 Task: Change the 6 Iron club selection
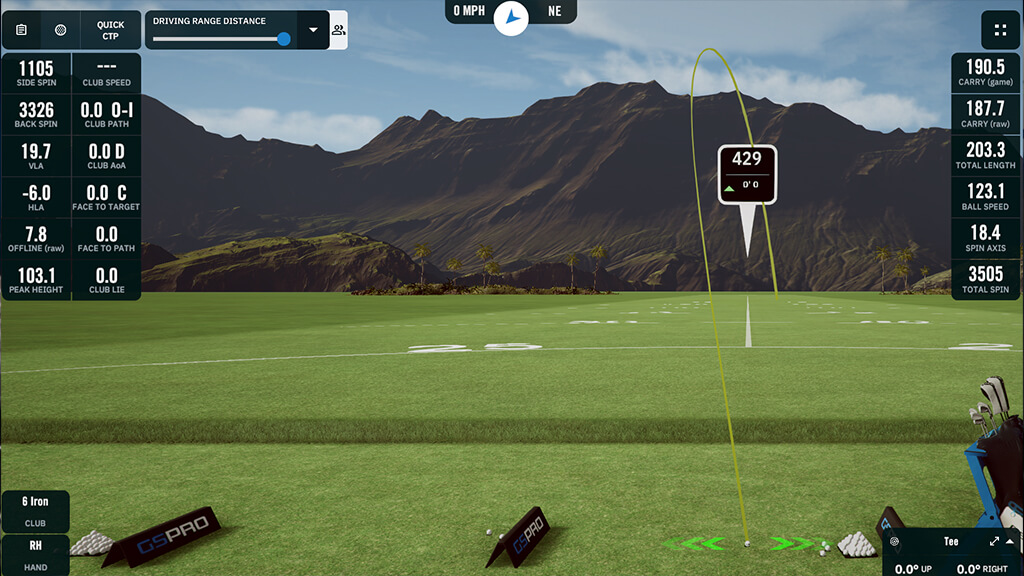tap(35, 509)
